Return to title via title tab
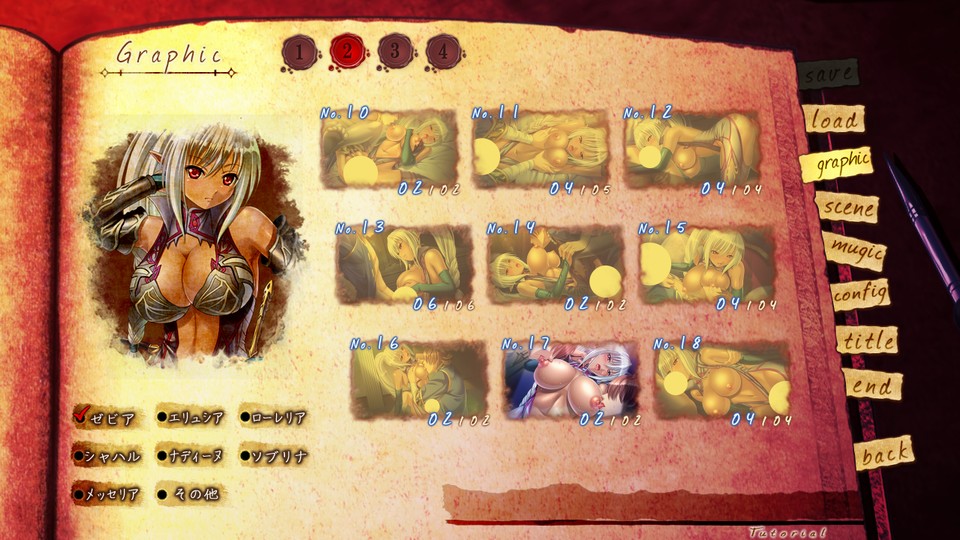The width and height of the screenshot is (960, 540). (867, 340)
